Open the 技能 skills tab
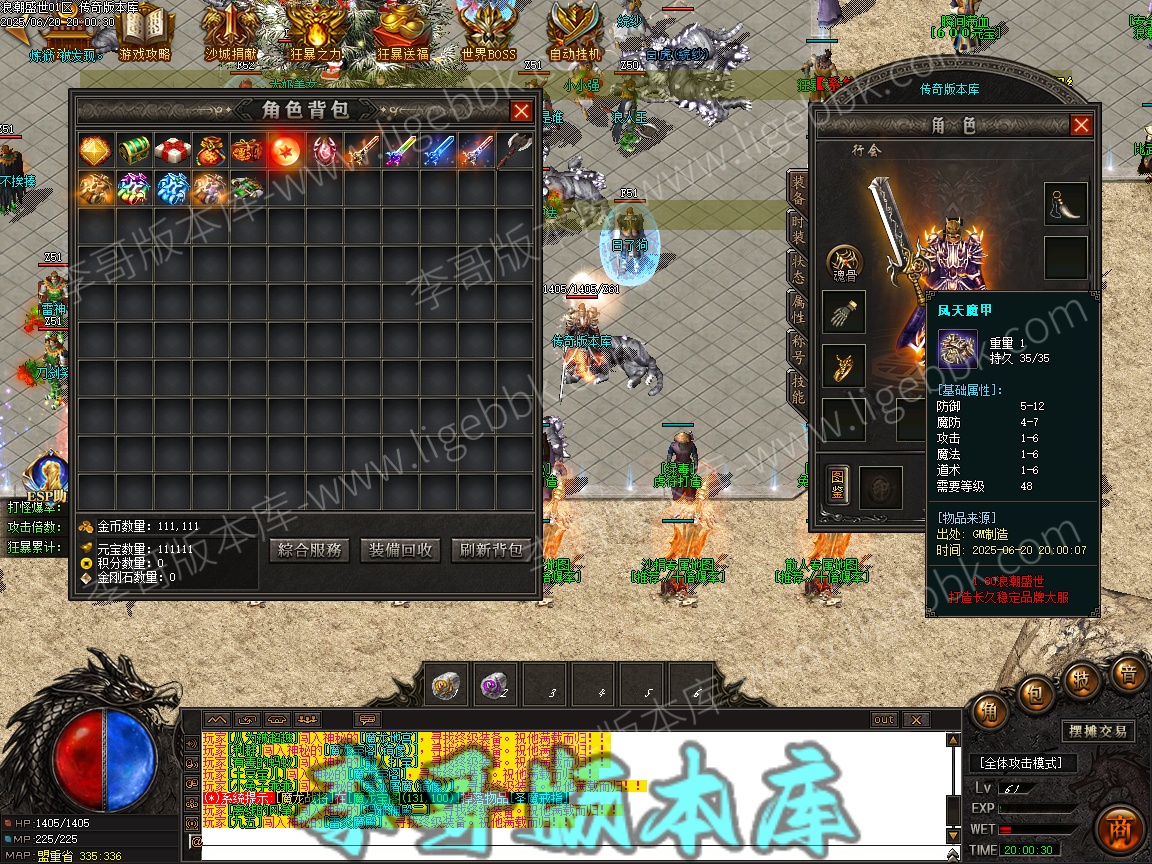 click(x=798, y=388)
